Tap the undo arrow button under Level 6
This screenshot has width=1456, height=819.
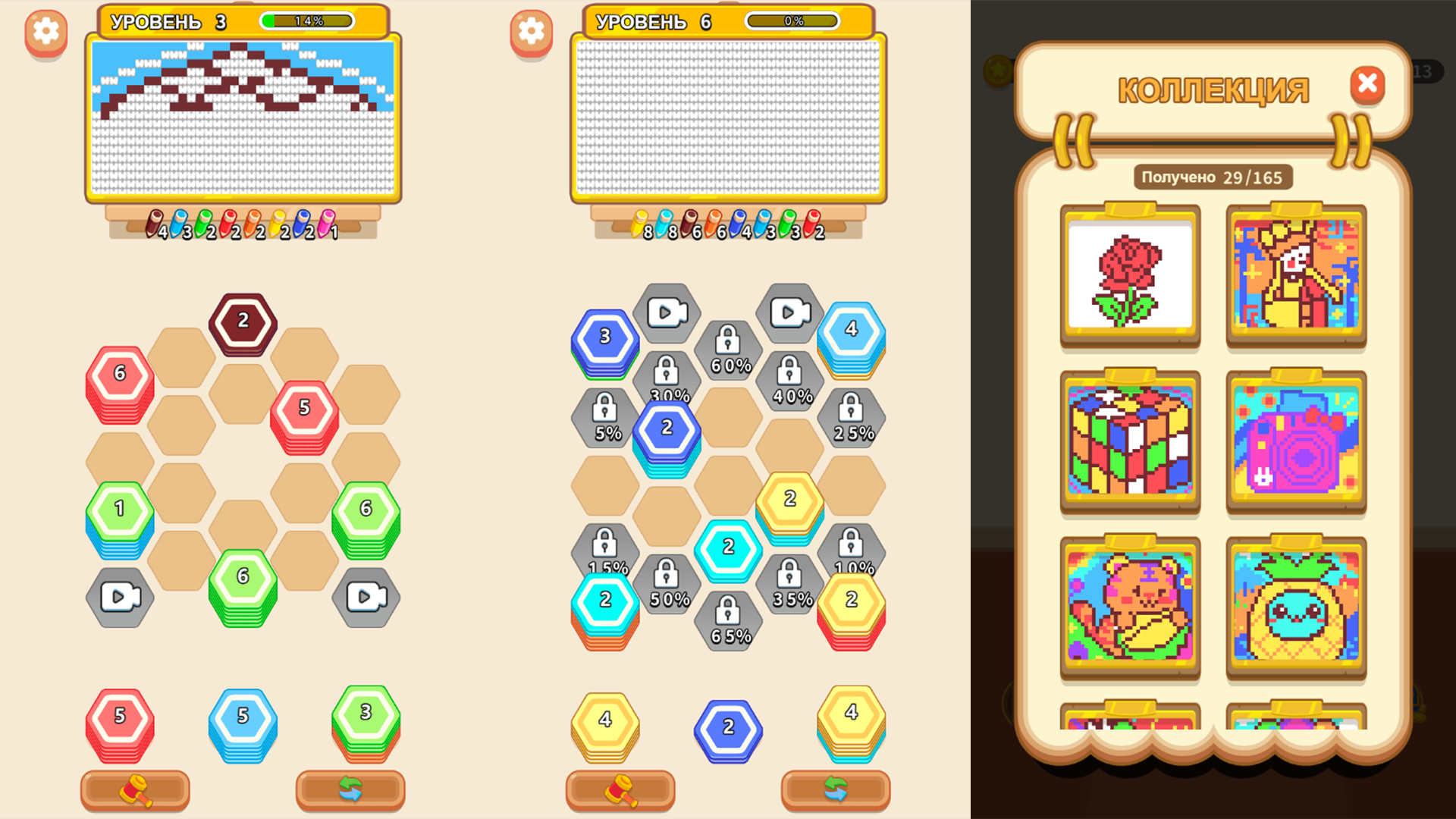click(834, 790)
